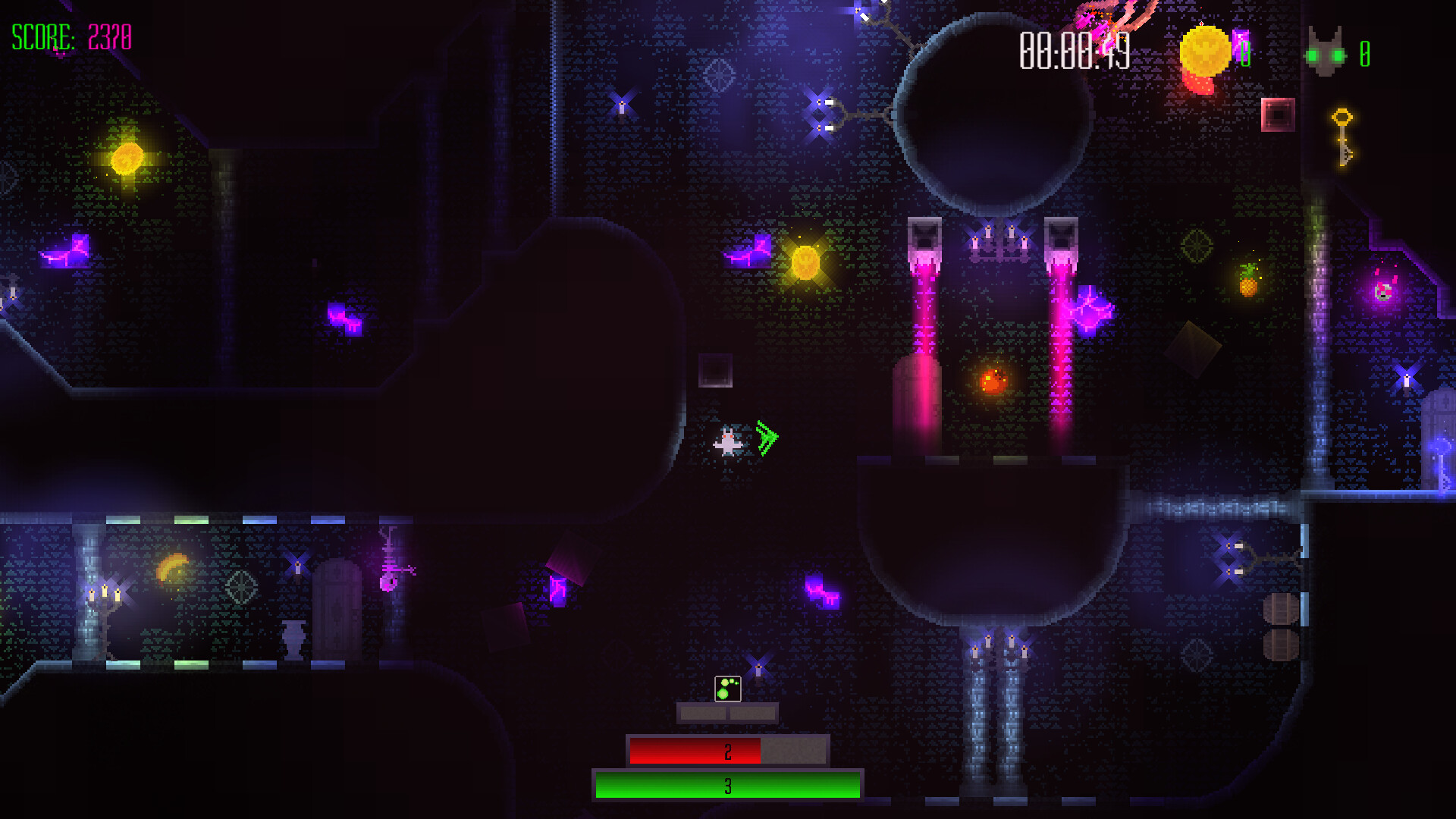Click the zero counter beside the cat head
Screen dimensions: 1456x819
[x=1363, y=53]
